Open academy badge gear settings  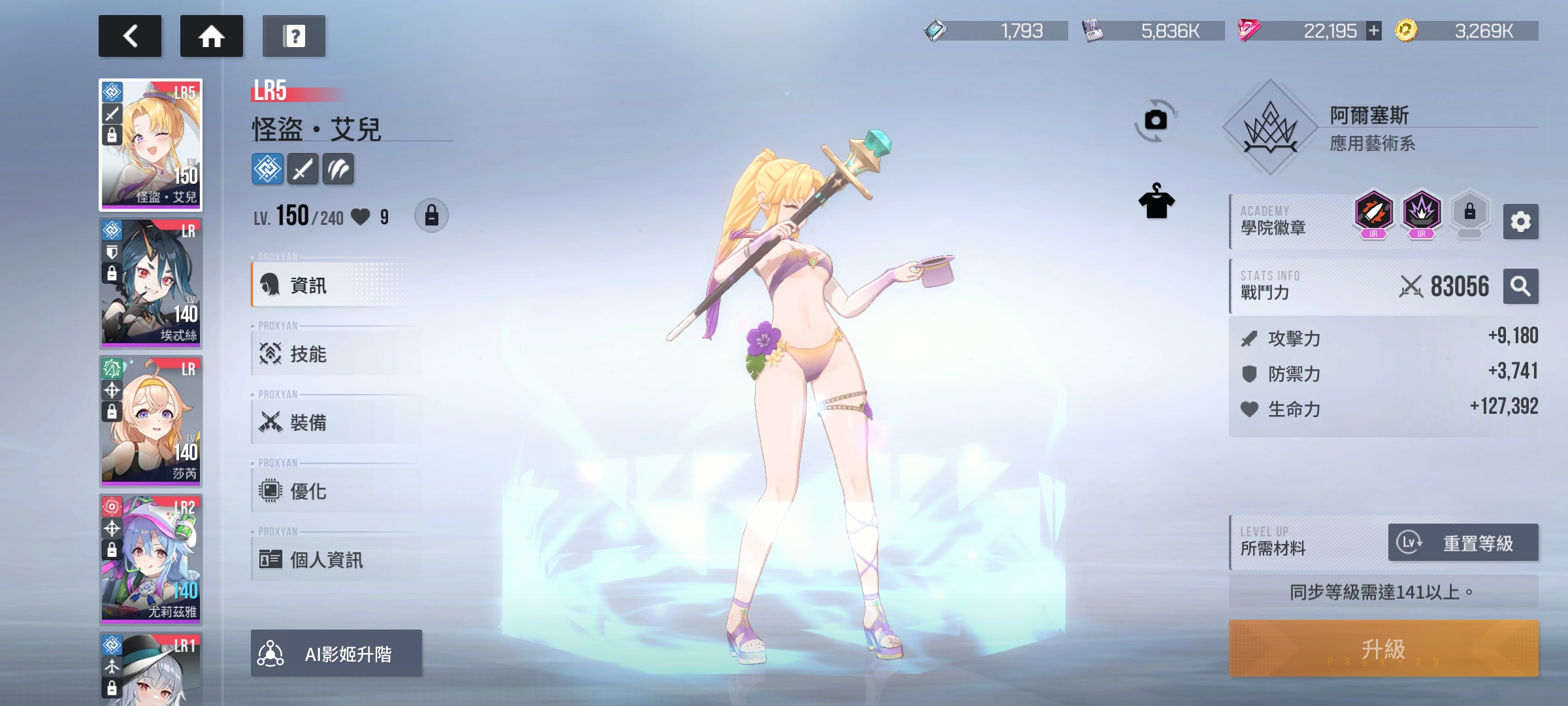(1520, 222)
